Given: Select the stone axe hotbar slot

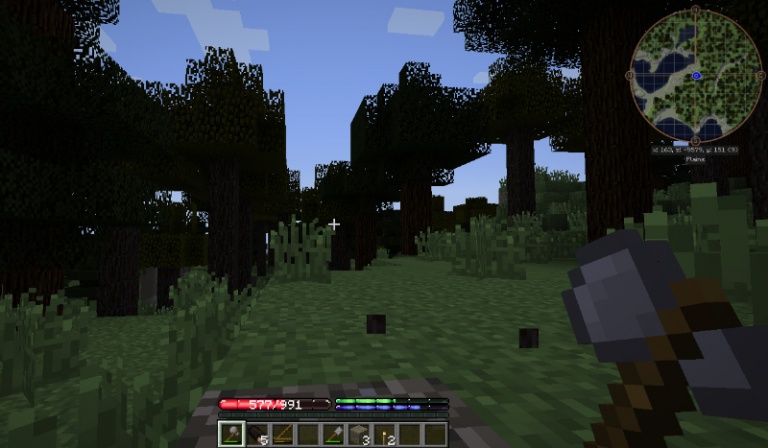Looking at the screenshot, I should coord(231,434).
